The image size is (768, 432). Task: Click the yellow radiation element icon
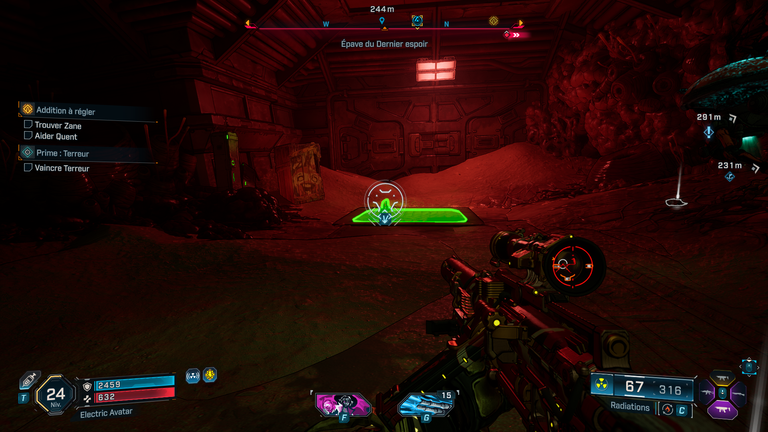coord(603,387)
